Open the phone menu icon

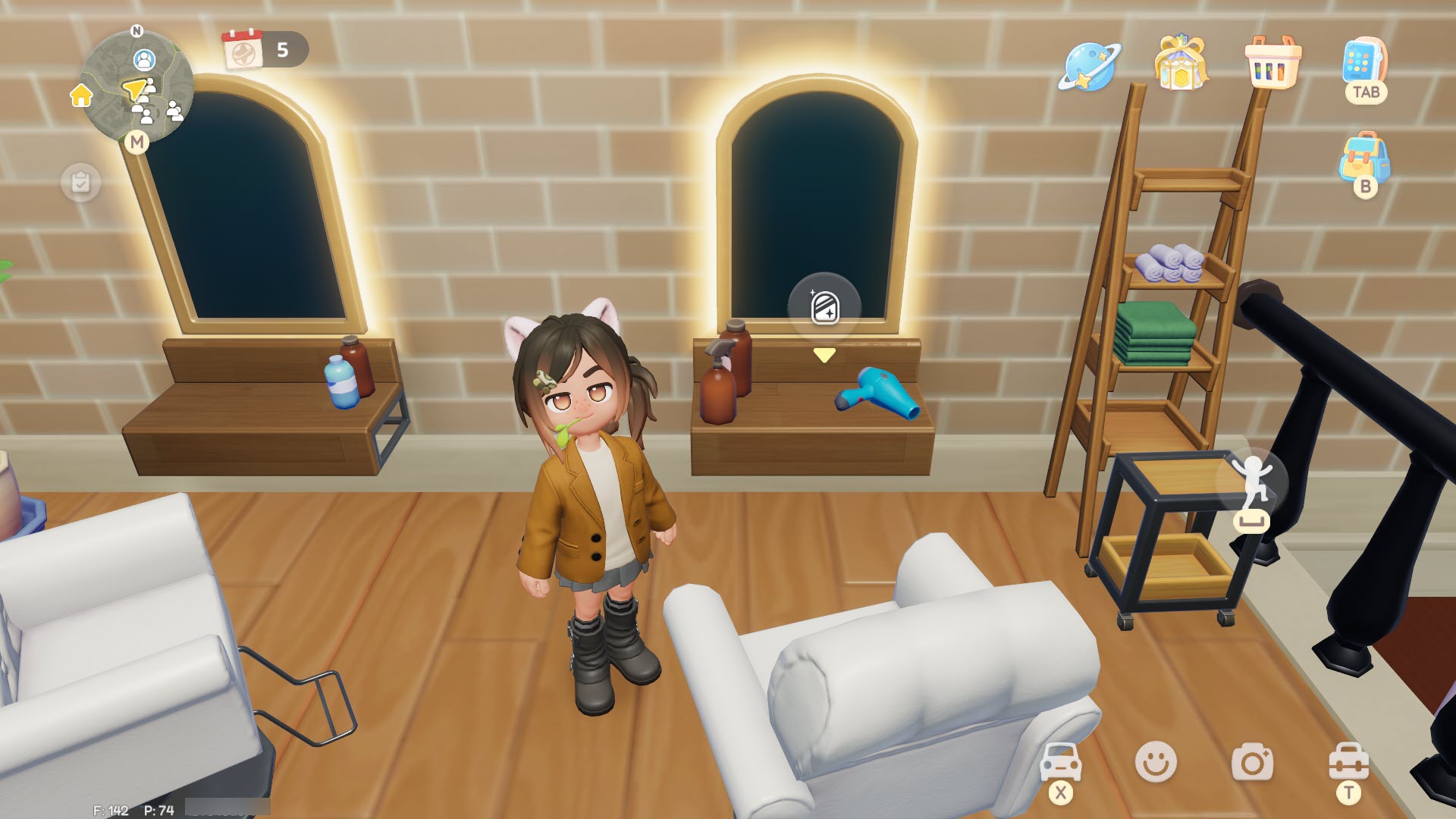coord(1364,62)
